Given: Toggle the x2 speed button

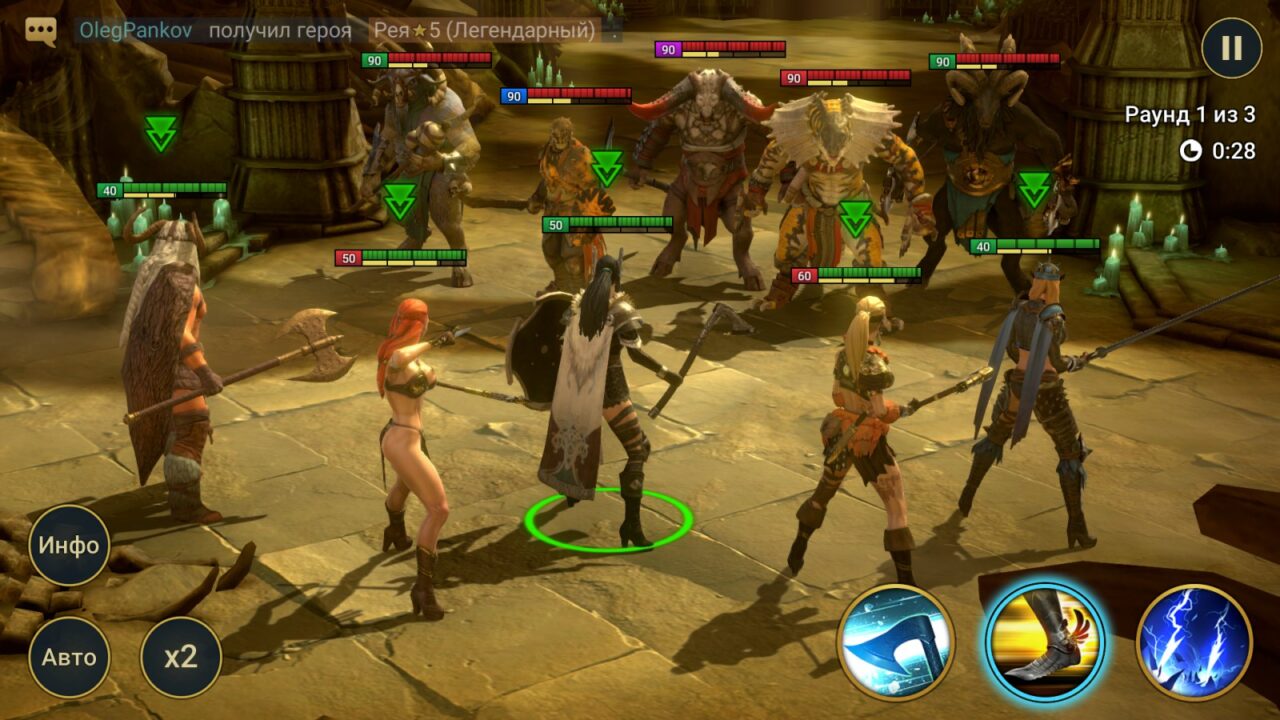Looking at the screenshot, I should click(x=181, y=657).
